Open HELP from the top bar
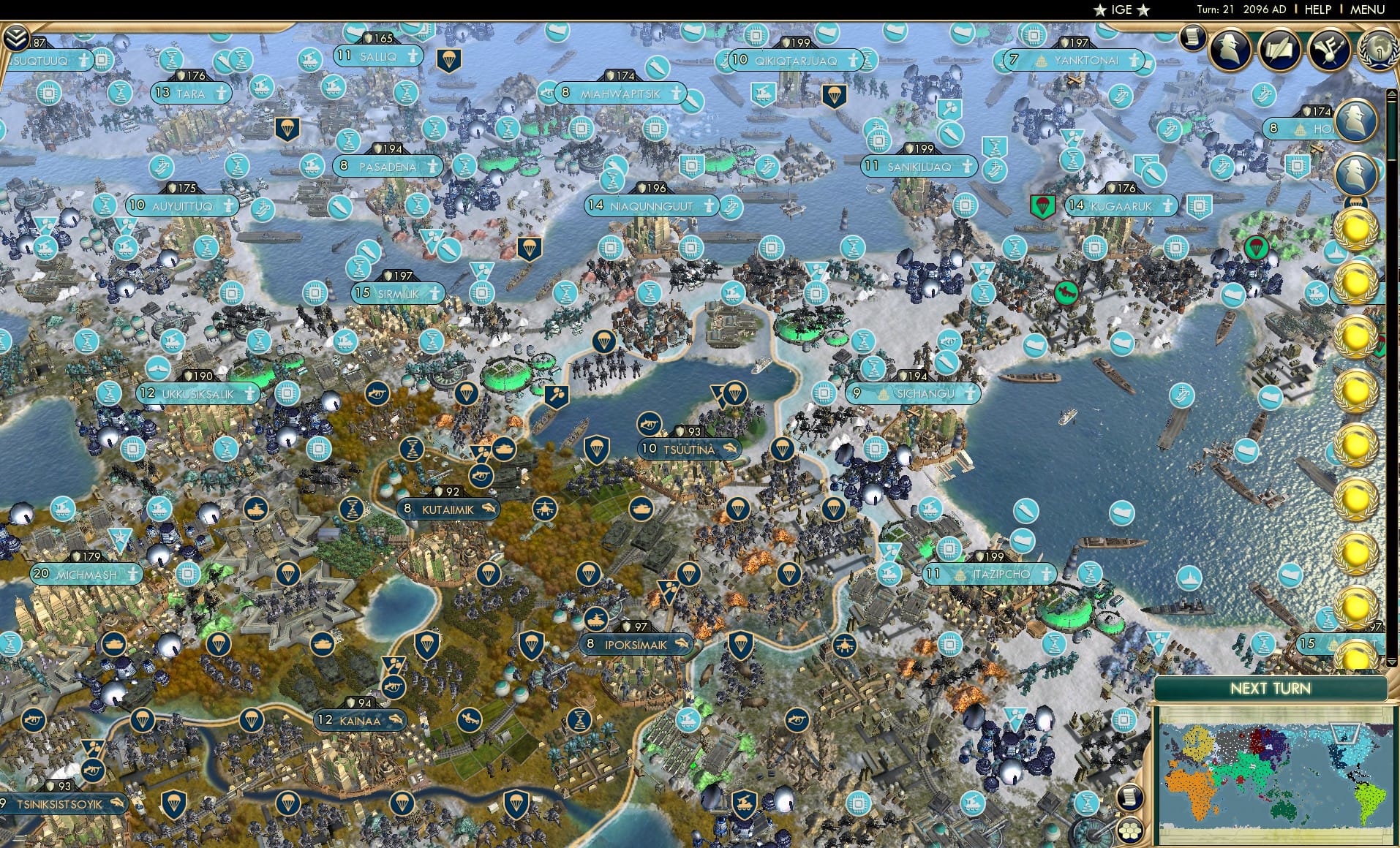The image size is (1400, 848). [1317, 10]
